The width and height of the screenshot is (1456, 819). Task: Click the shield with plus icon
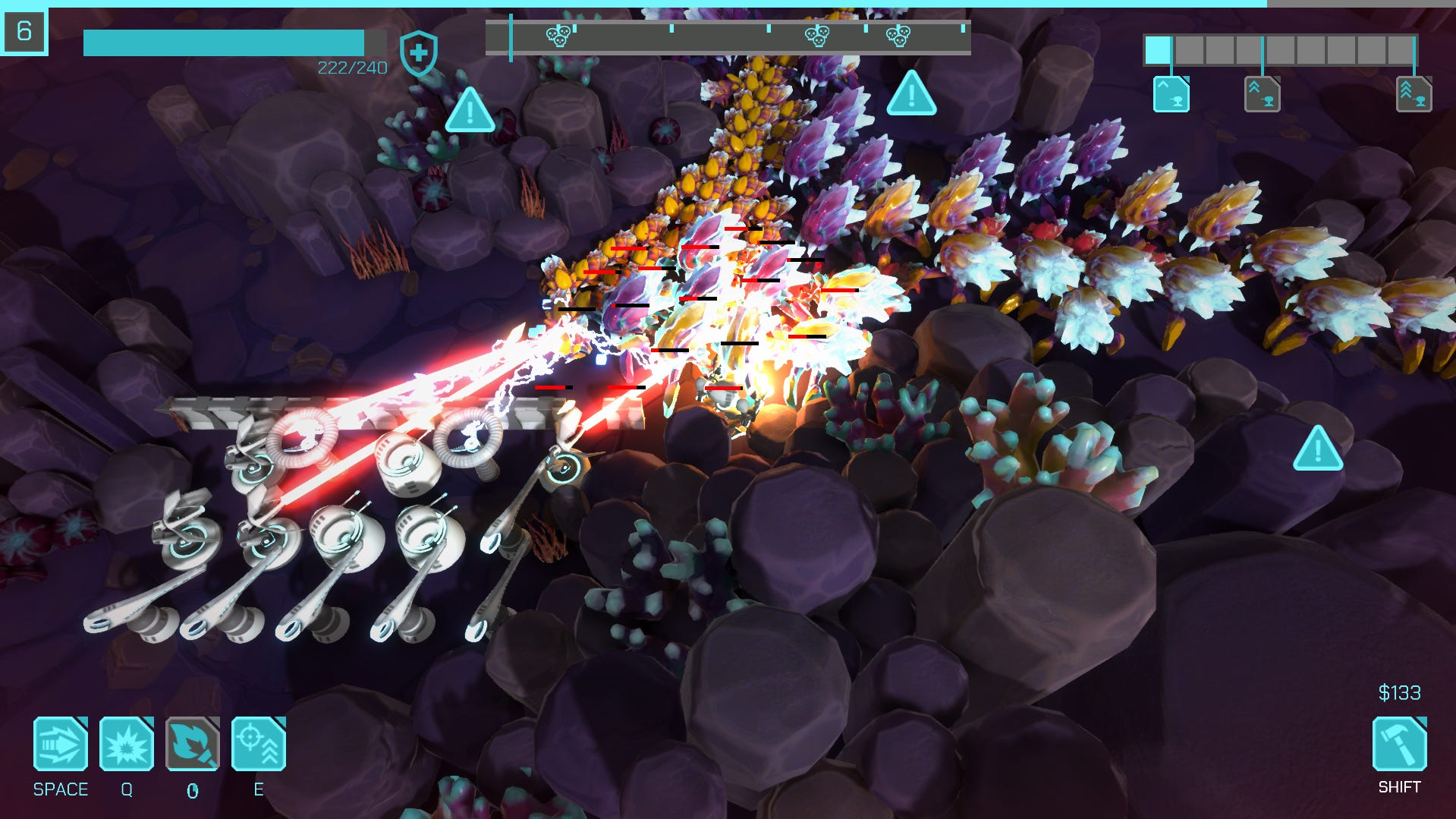pyautogui.click(x=418, y=53)
